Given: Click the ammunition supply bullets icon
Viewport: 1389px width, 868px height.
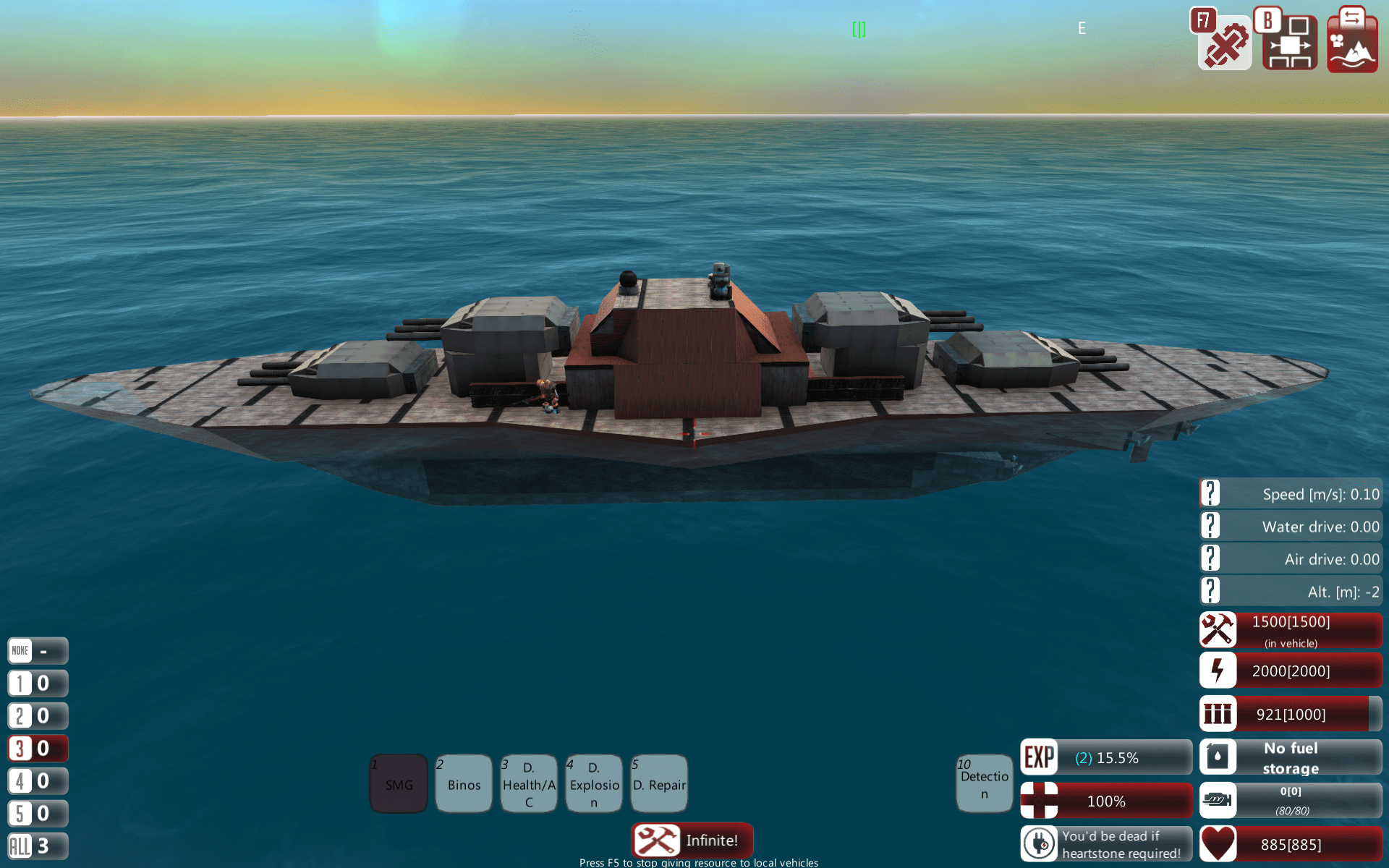Looking at the screenshot, I should click(x=1218, y=714).
